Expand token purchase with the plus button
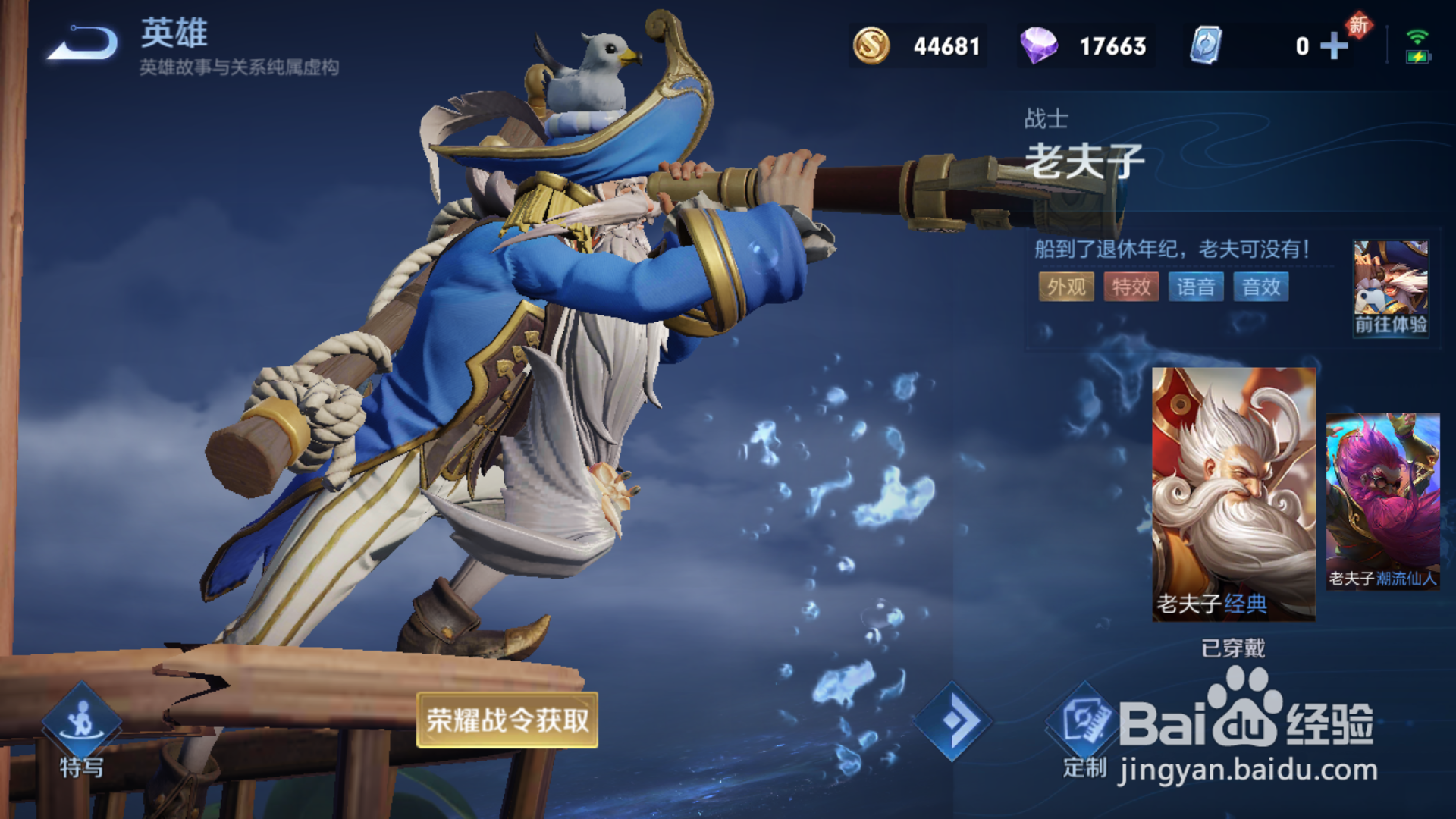Screen dimensions: 1456x819 coord(1333,45)
